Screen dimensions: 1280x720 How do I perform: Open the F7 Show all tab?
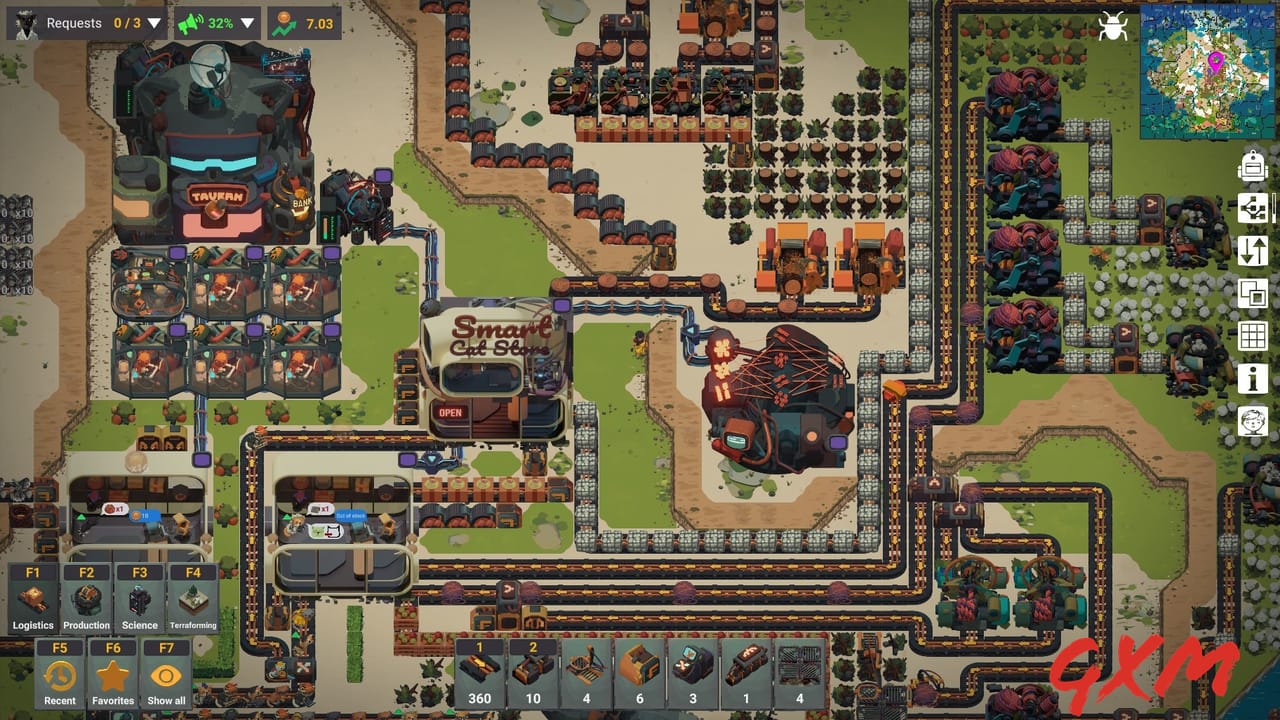click(x=166, y=677)
